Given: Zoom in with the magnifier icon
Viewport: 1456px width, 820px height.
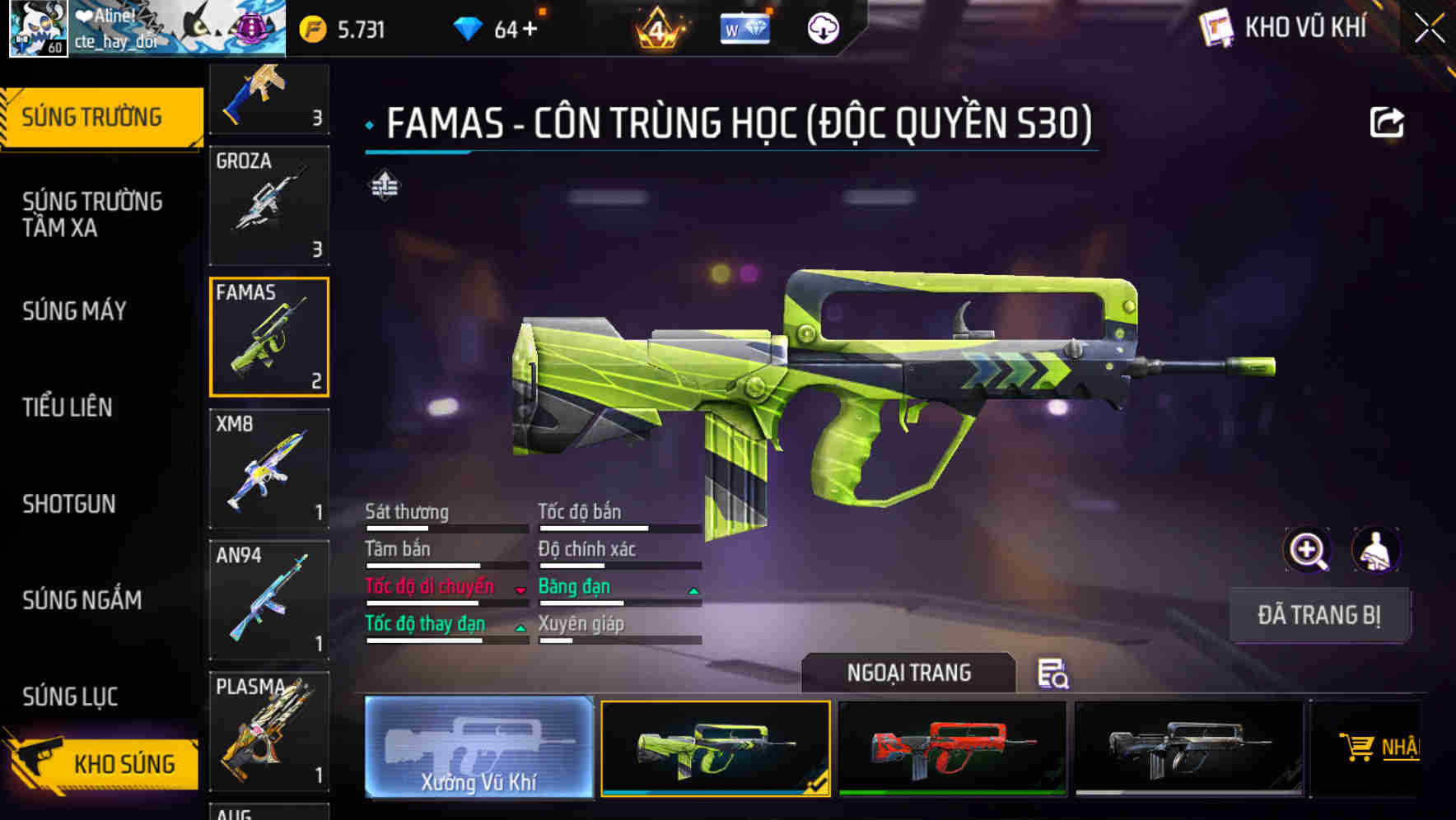Looking at the screenshot, I should [1307, 550].
